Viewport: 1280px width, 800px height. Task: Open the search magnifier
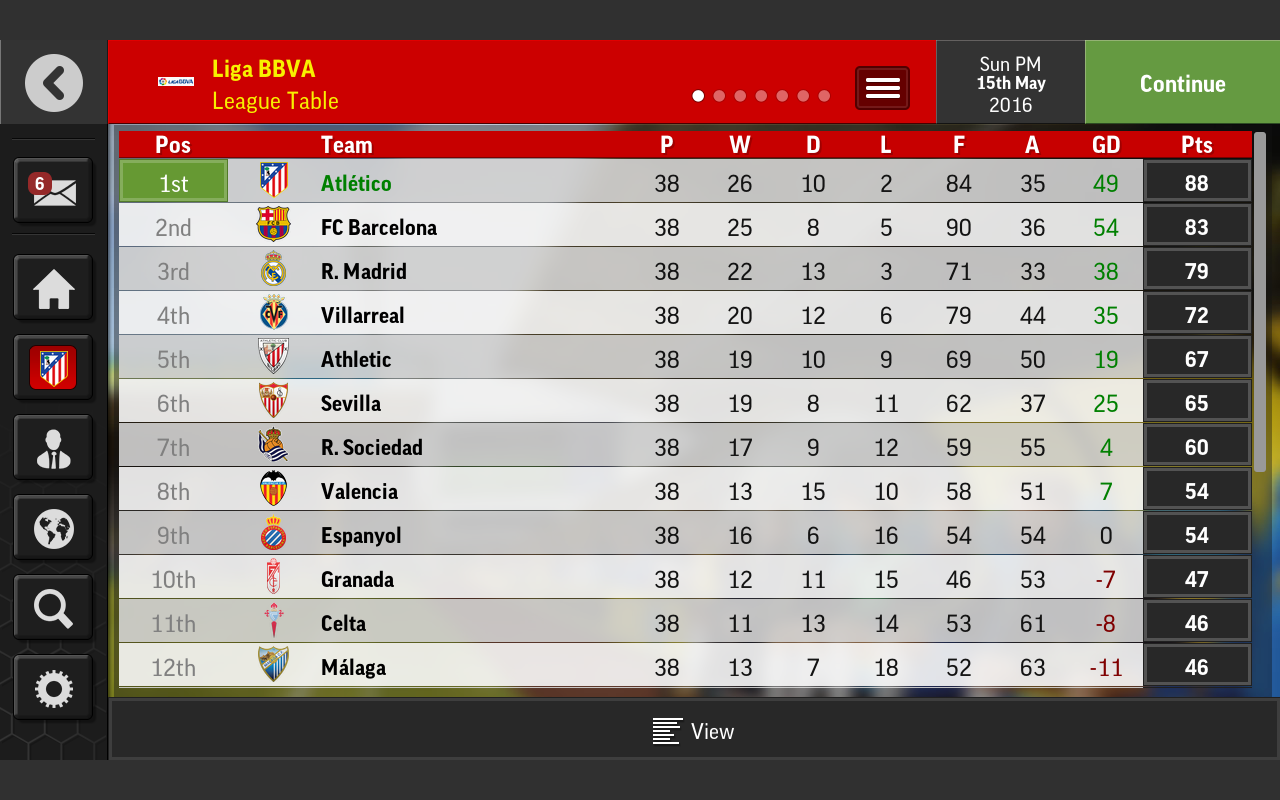53,608
